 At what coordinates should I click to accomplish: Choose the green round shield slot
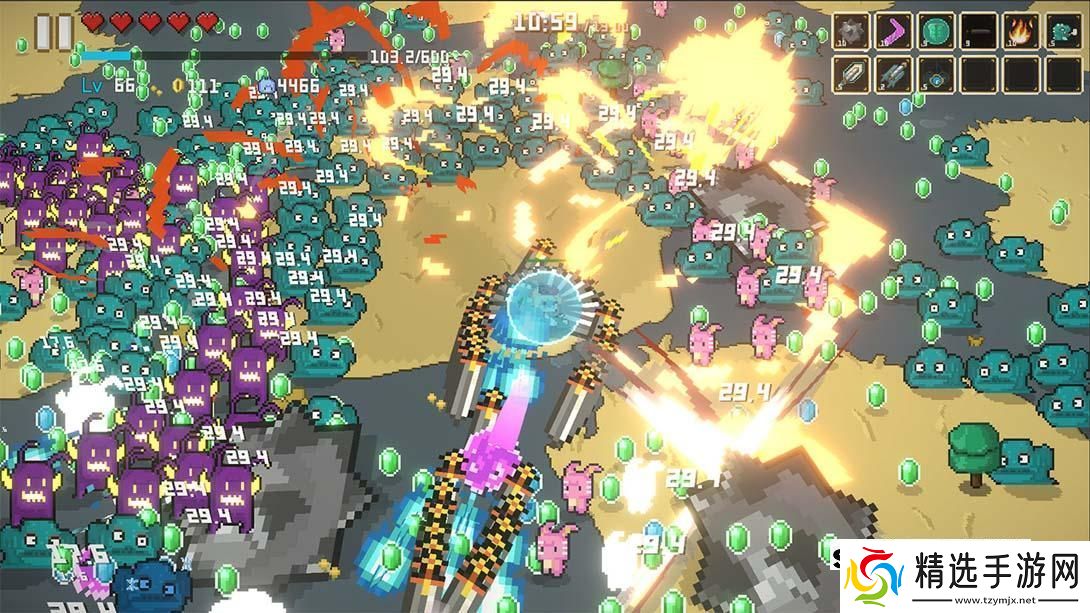936,31
